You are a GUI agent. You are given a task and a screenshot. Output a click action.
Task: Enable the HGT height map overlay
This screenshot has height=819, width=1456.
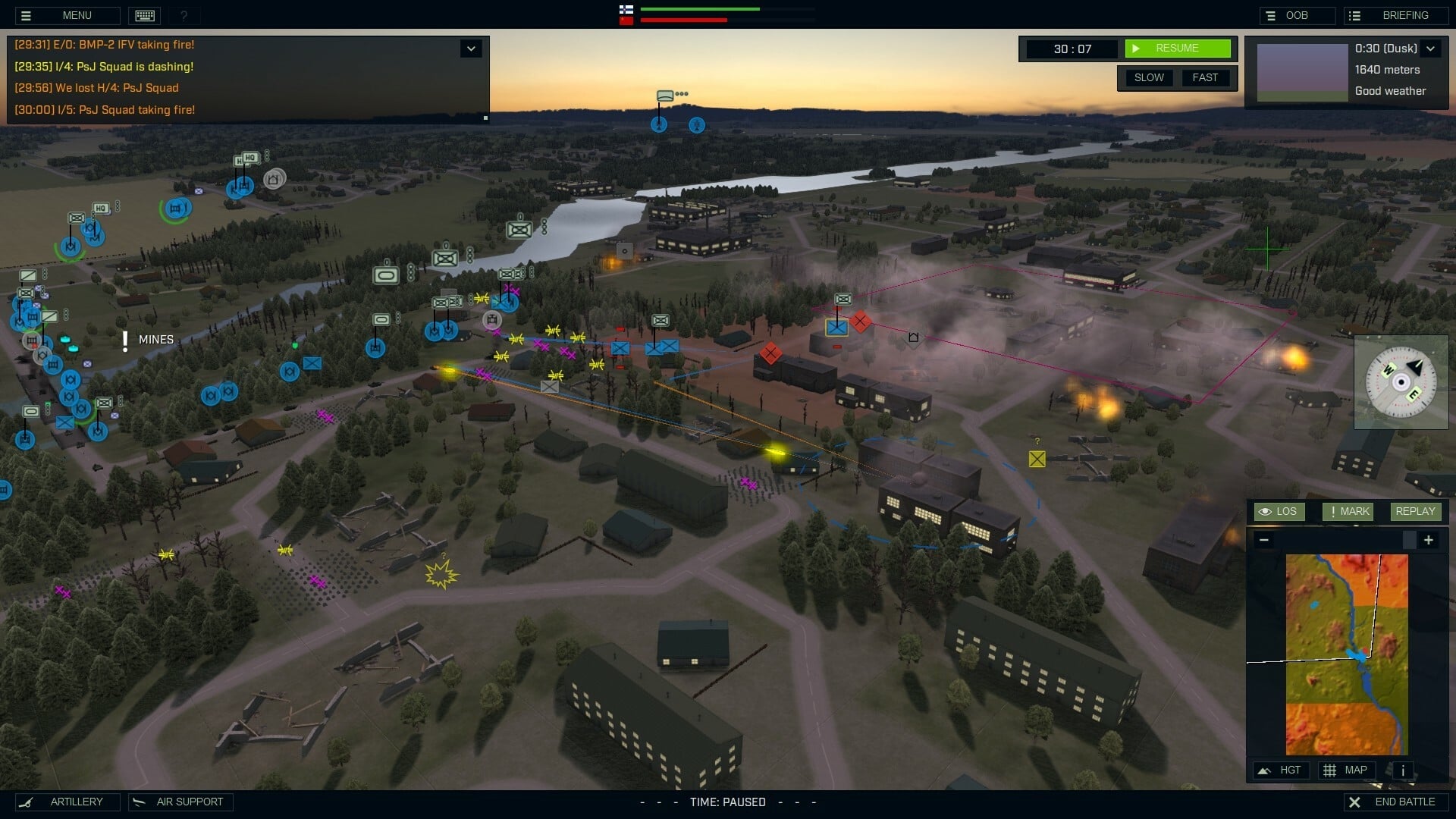[x=1282, y=770]
